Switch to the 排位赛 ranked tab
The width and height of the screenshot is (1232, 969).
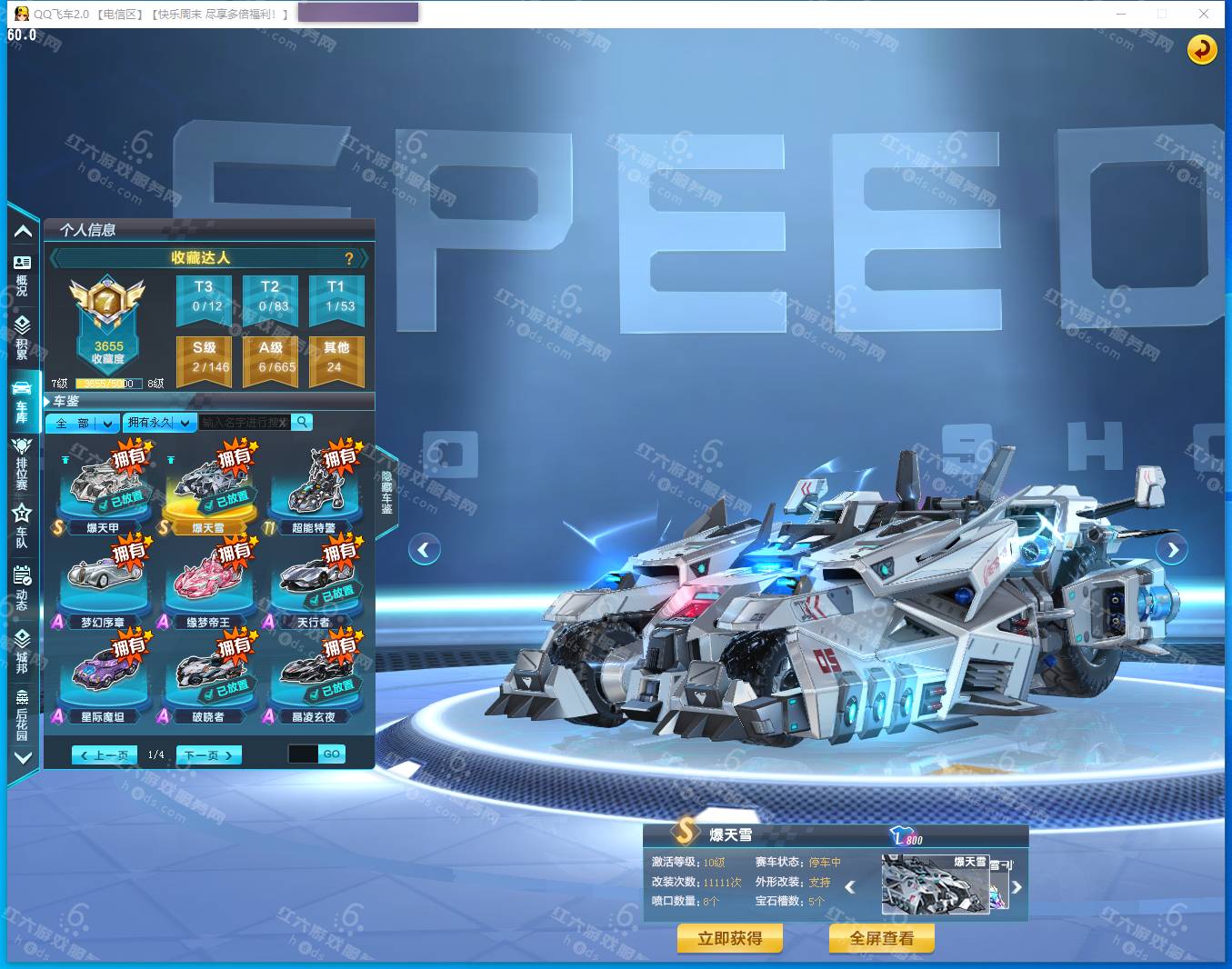pyautogui.click(x=22, y=463)
